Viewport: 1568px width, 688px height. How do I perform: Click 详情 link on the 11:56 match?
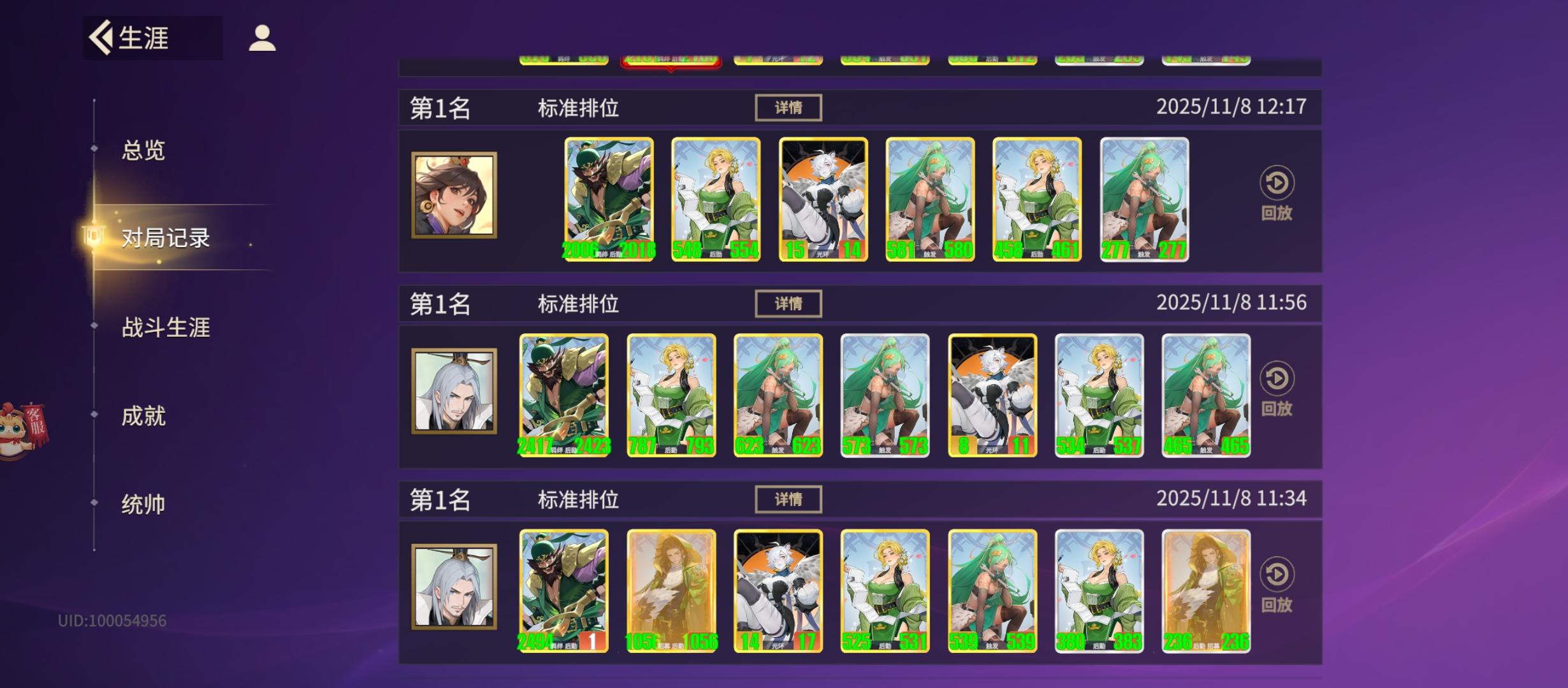pyautogui.click(x=788, y=304)
